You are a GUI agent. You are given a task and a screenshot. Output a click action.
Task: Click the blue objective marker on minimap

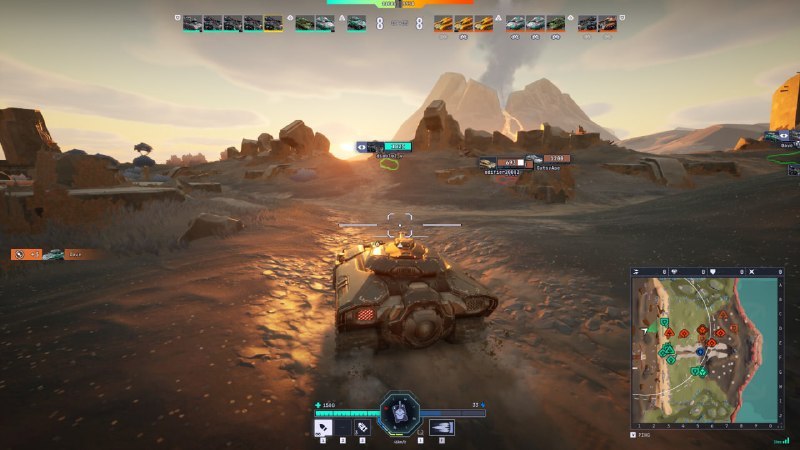[x=701, y=352]
